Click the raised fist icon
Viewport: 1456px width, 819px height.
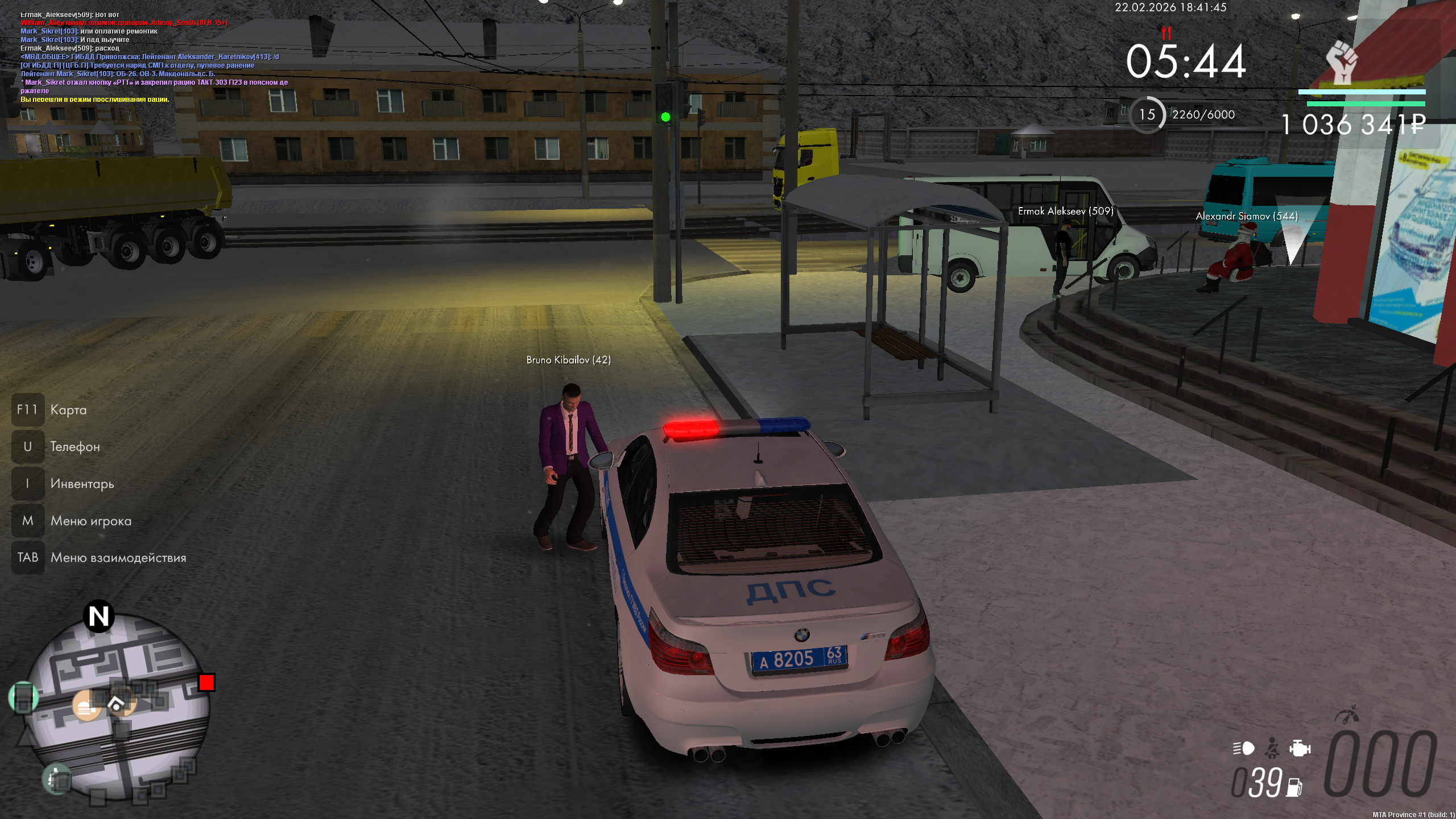pos(1342,63)
